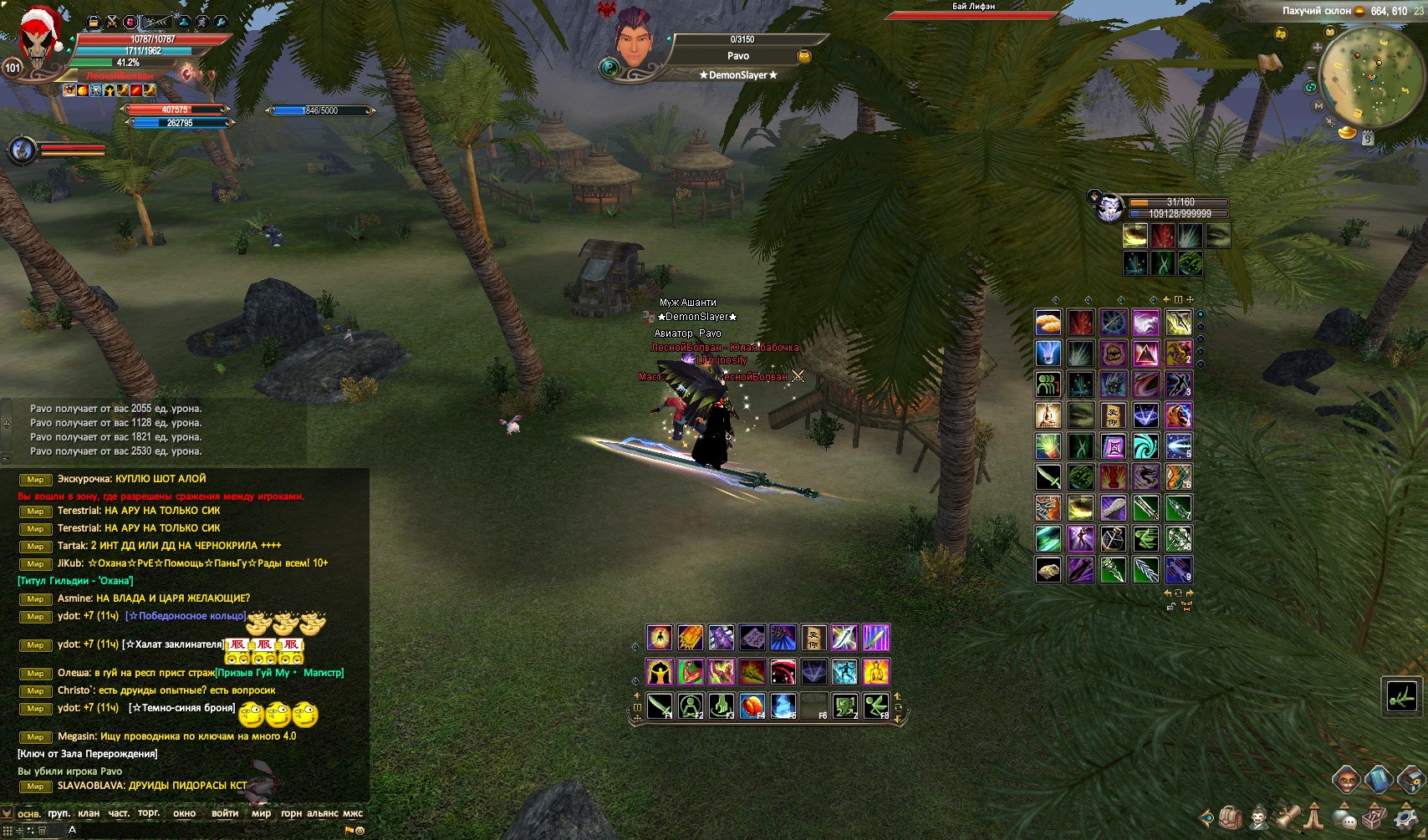Click the circular minimap
Screen dimensions: 1428x840
(x=1369, y=77)
